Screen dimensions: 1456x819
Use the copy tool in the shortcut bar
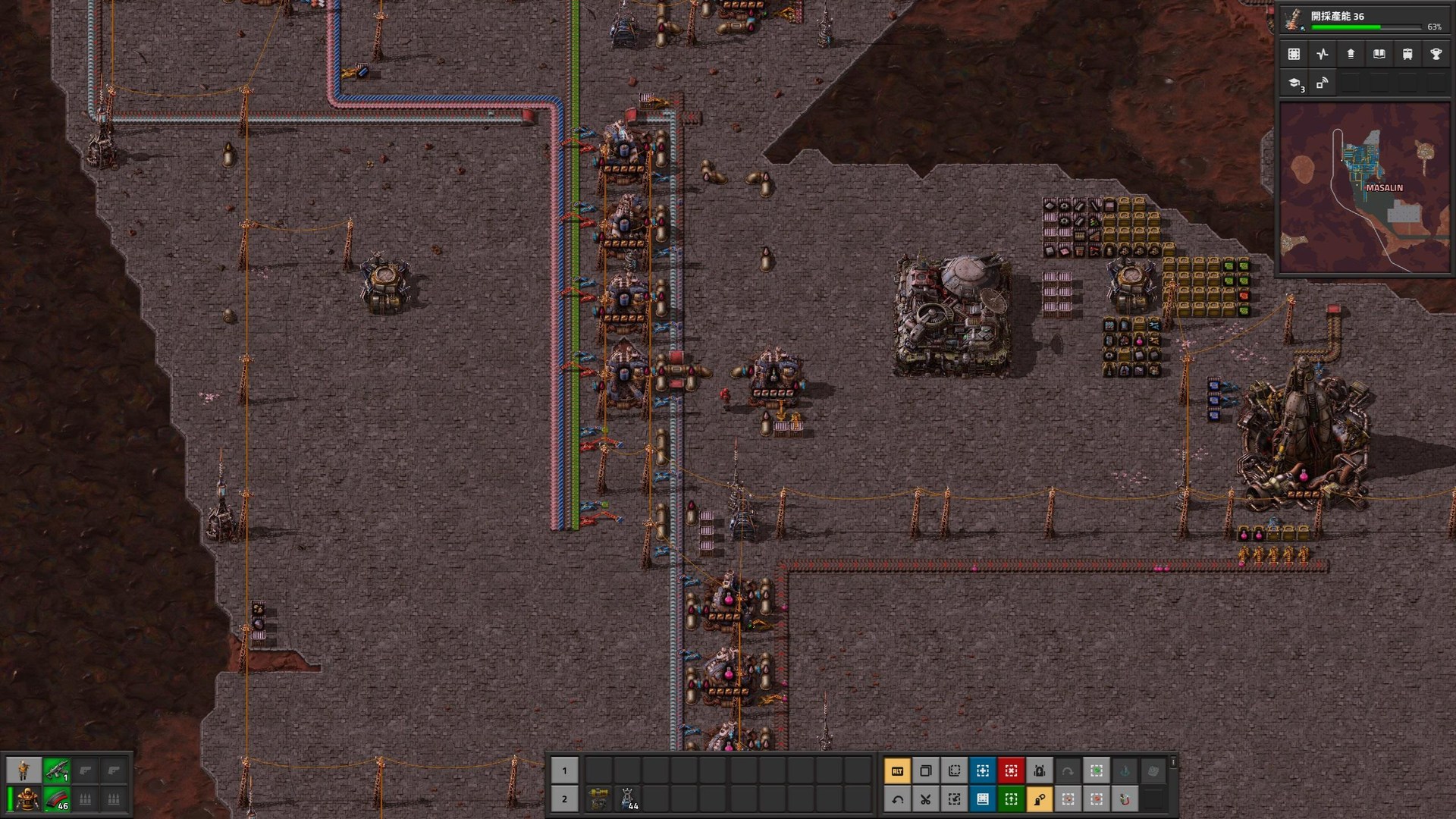[924, 771]
